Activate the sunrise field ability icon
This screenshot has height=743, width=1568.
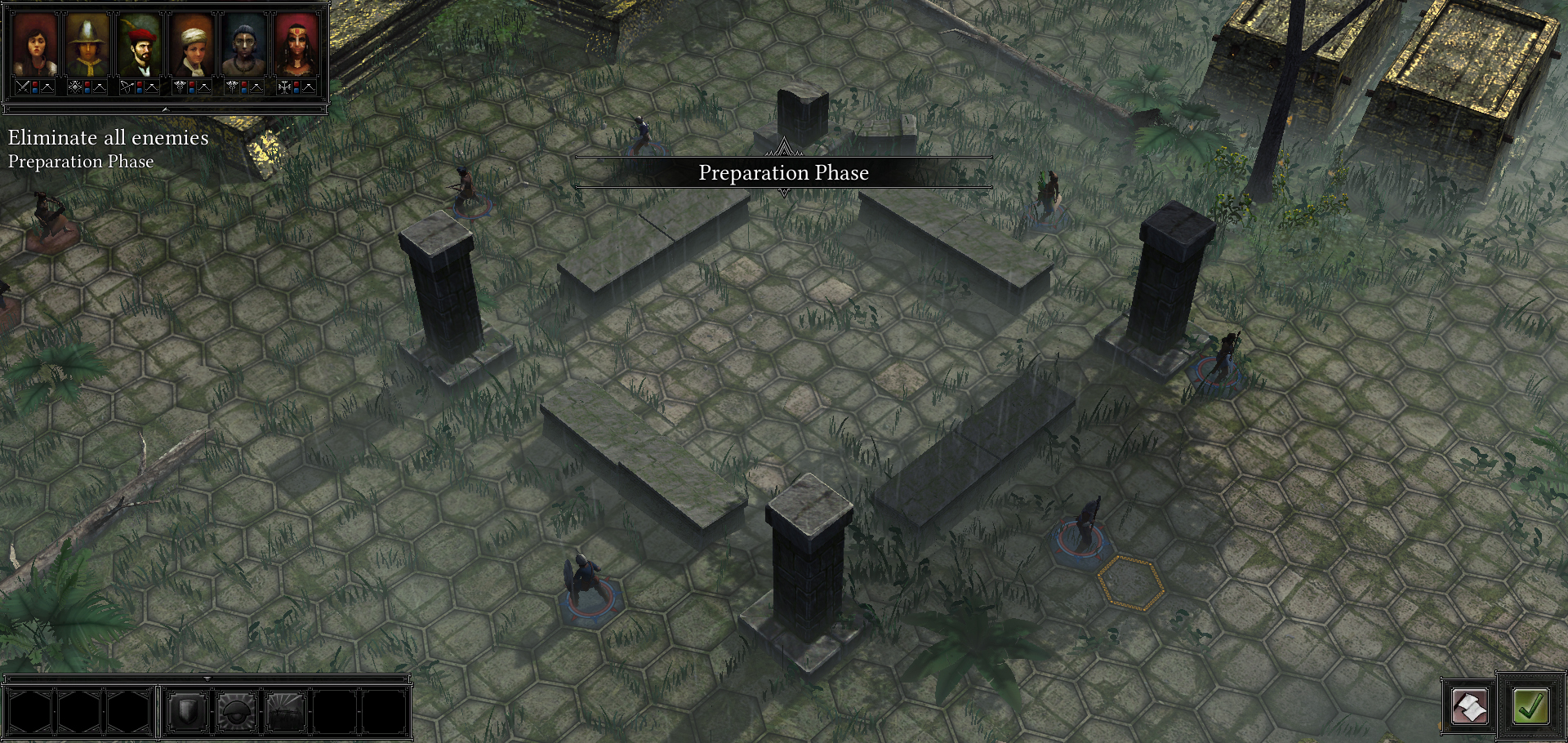coord(286,712)
